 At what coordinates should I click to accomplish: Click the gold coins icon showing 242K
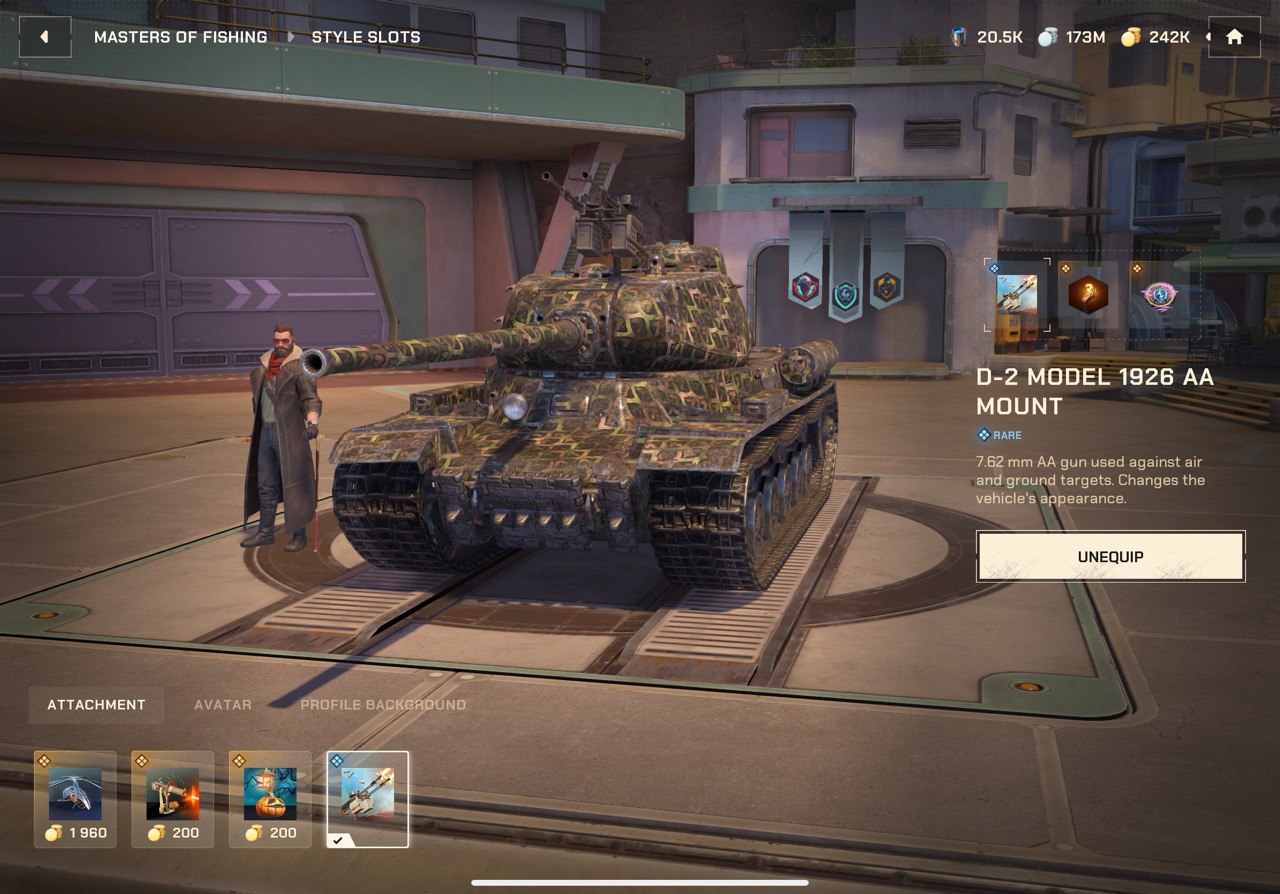[1131, 36]
